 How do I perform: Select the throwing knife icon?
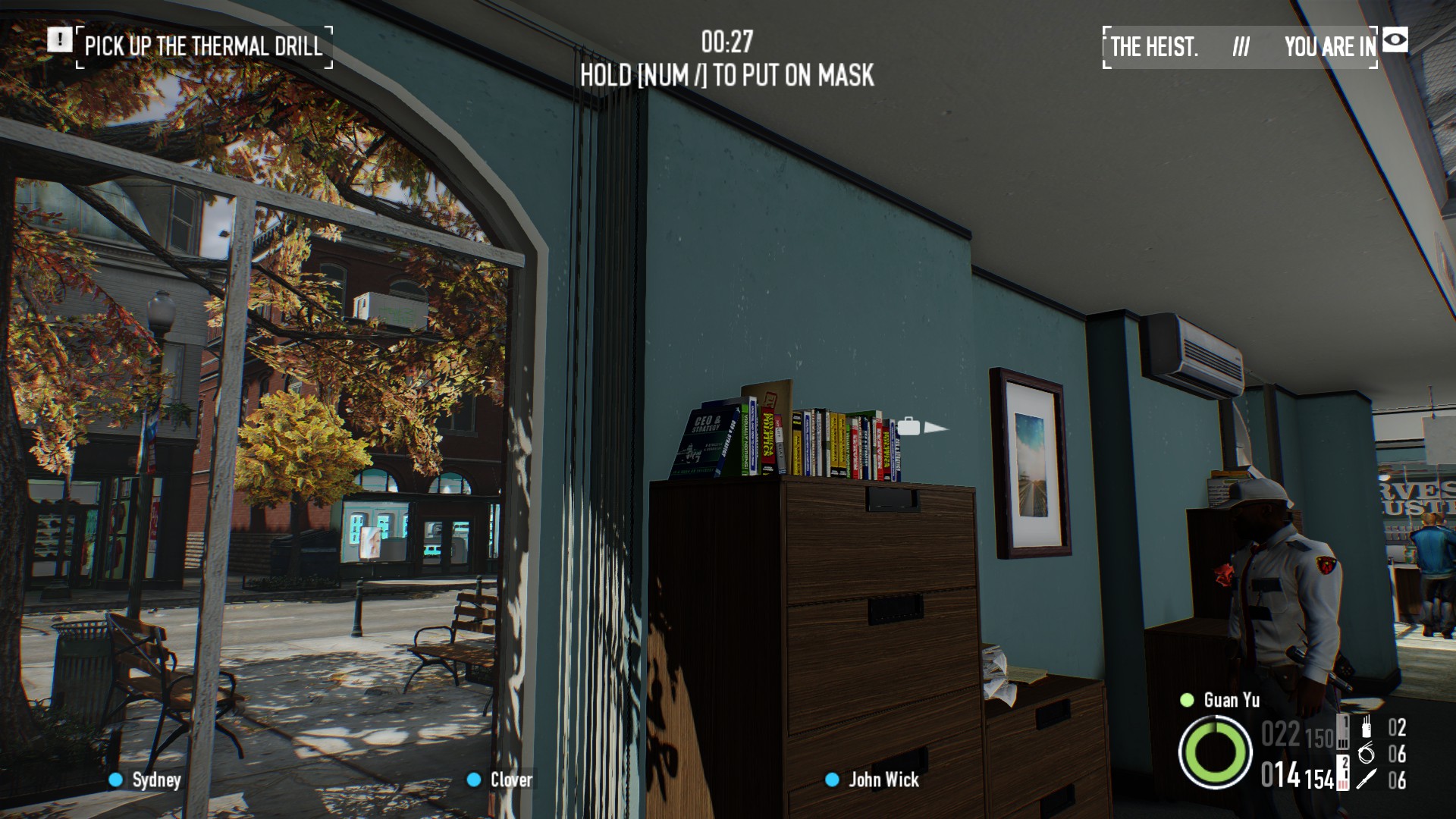point(1367,780)
